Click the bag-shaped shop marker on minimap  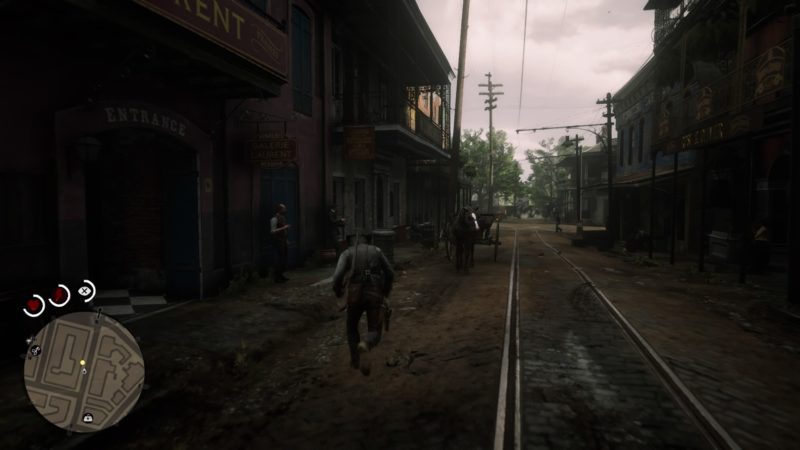[x=89, y=417]
